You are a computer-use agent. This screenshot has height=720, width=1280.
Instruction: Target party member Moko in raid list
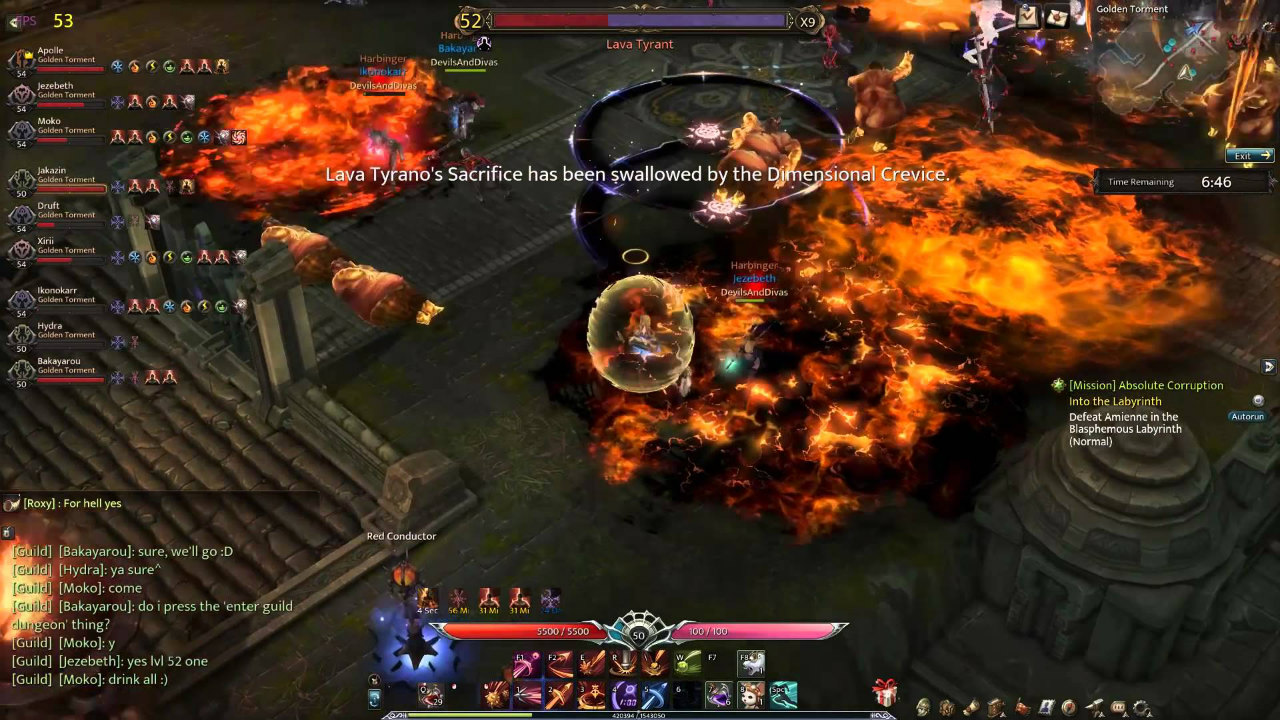[x=58, y=131]
